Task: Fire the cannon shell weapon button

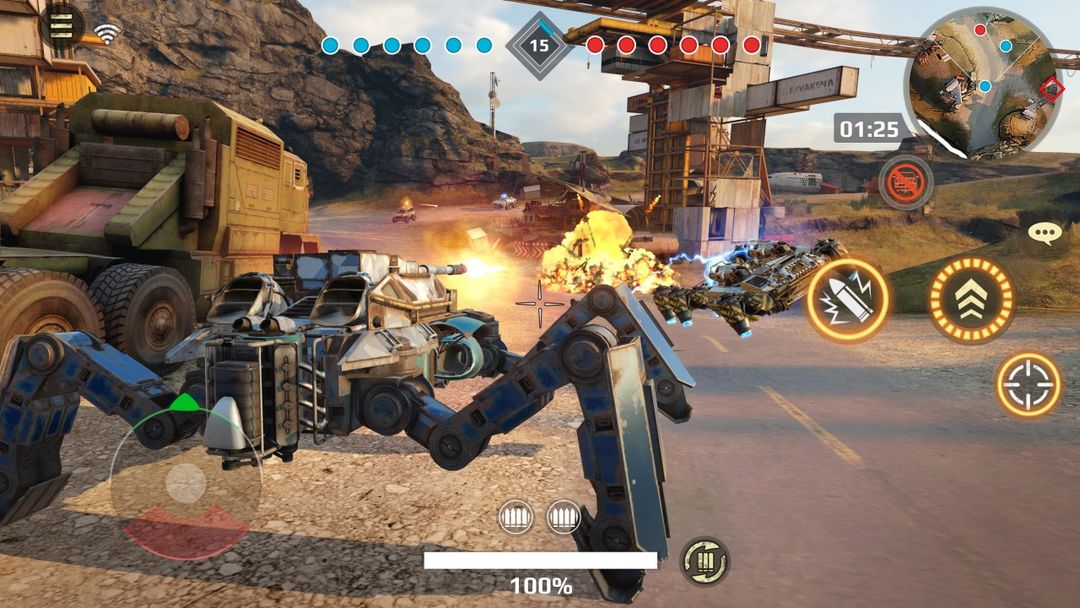Action: coord(847,299)
